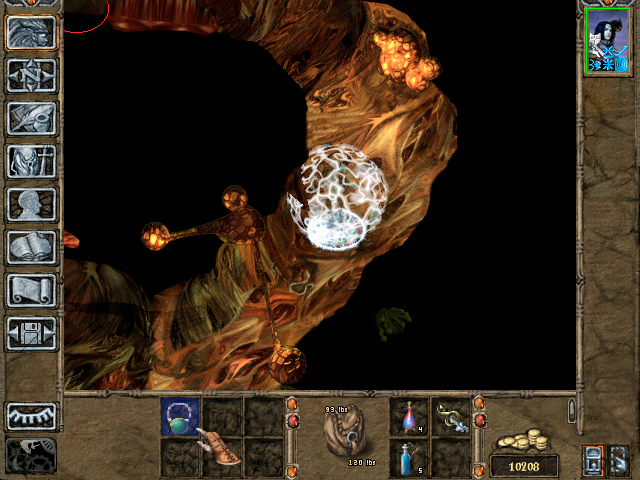Image resolution: width=640 pixels, height=480 pixels.
Task: Click the brown bag container icon
Action: pos(345,434)
